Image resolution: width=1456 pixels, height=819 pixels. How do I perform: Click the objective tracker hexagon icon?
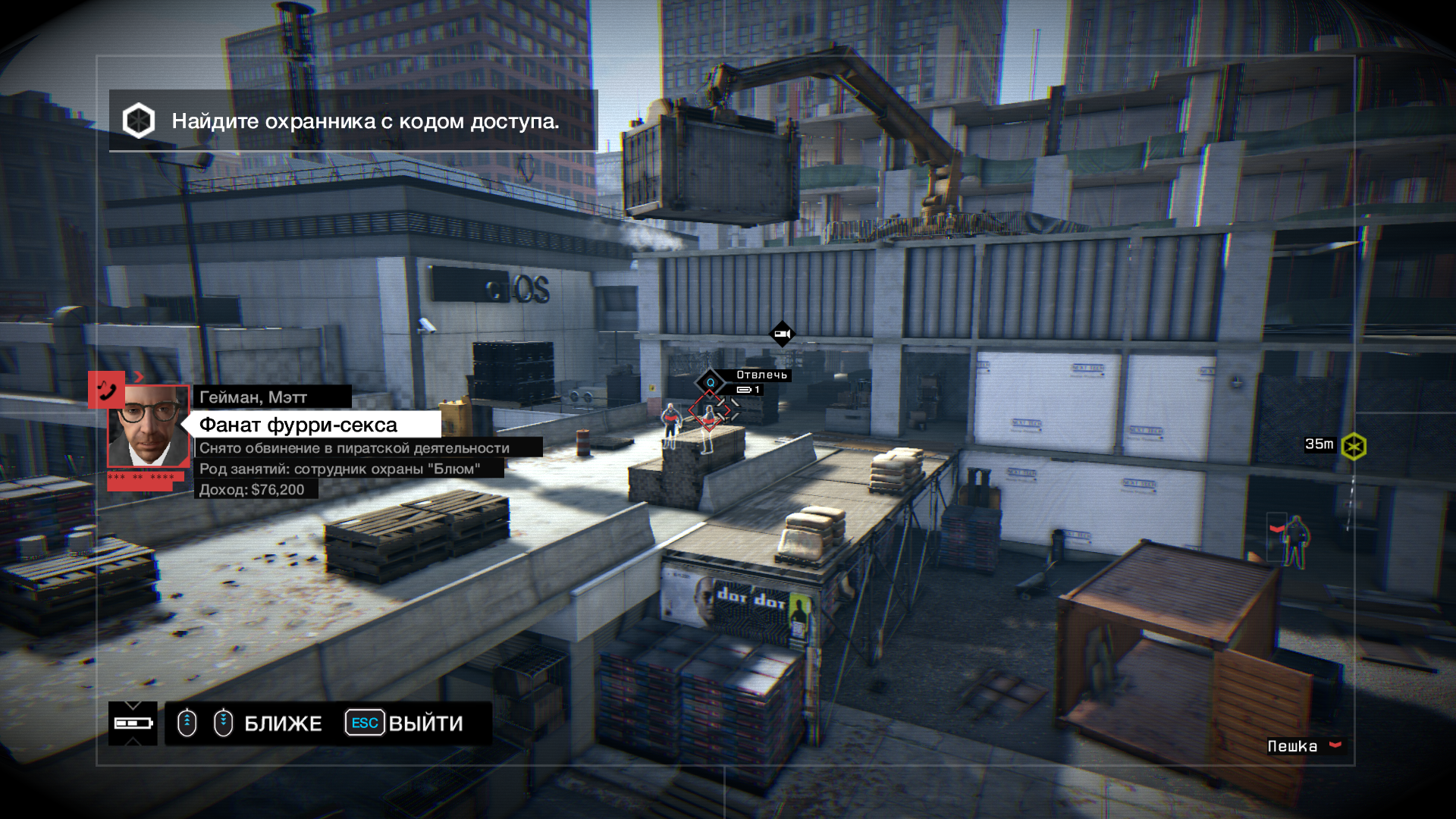pos(139,121)
